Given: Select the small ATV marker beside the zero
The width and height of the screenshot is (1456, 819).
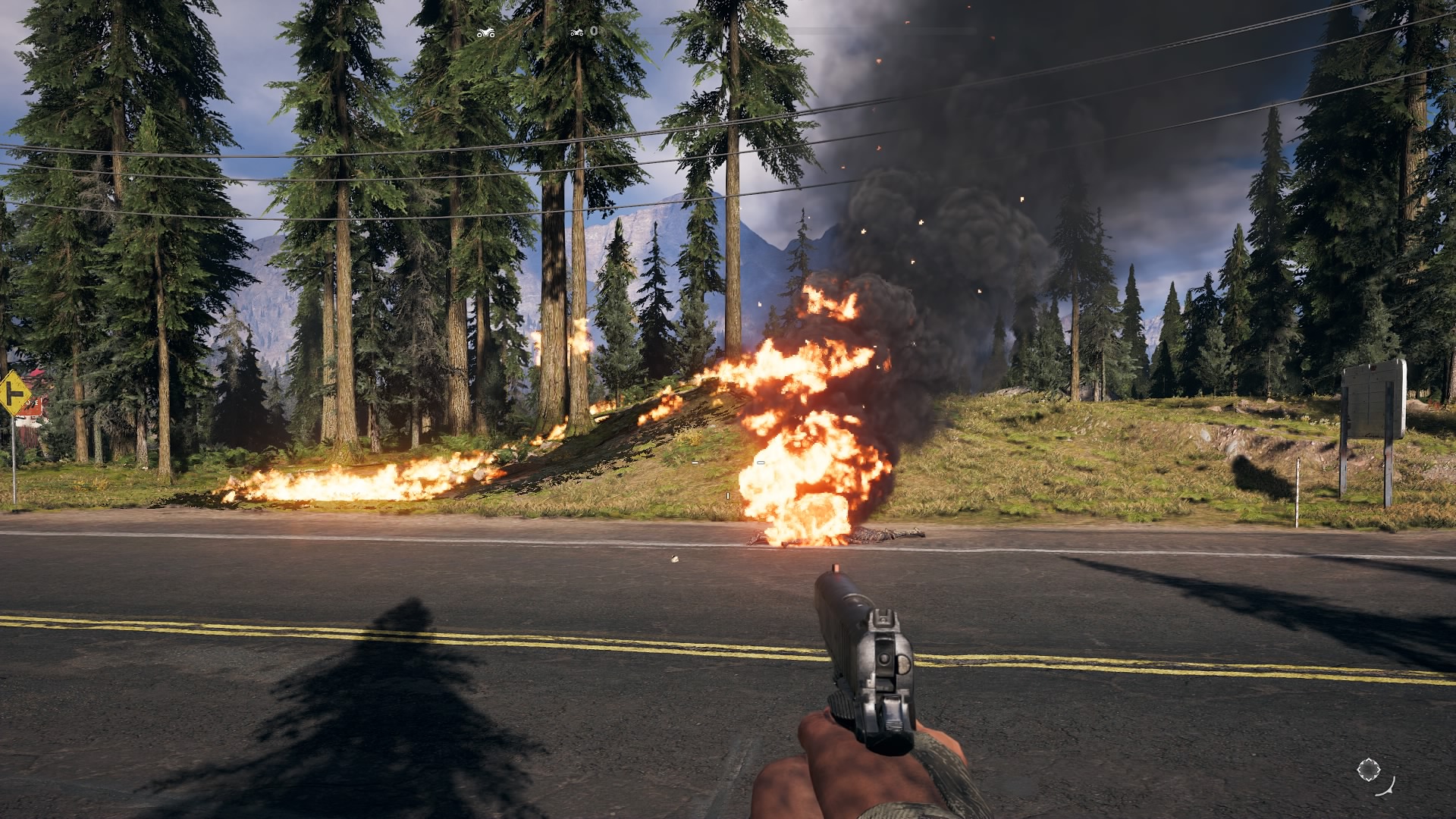Looking at the screenshot, I should pos(577,32).
